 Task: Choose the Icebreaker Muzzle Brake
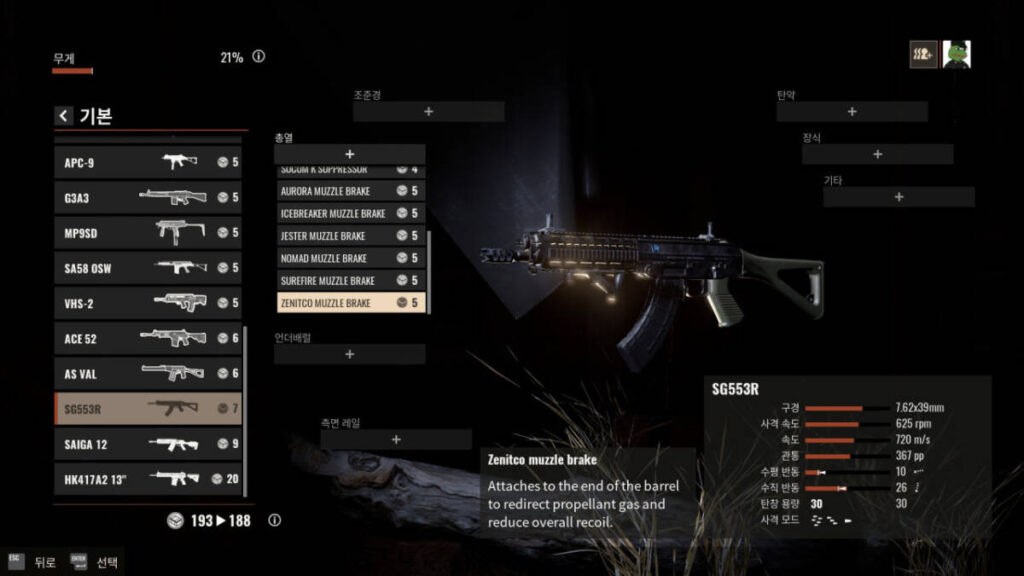(350, 213)
